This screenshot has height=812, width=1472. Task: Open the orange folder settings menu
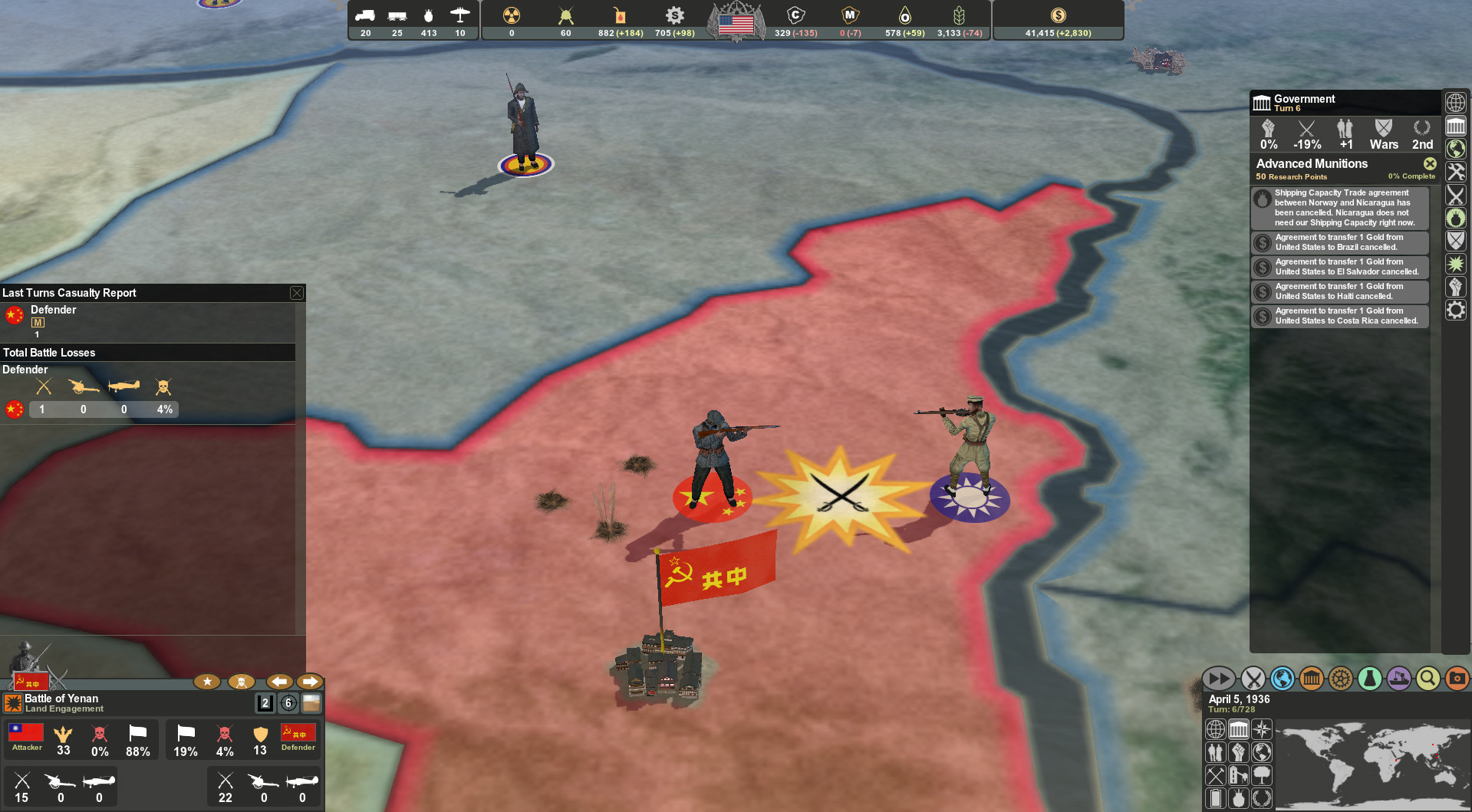[1457, 679]
